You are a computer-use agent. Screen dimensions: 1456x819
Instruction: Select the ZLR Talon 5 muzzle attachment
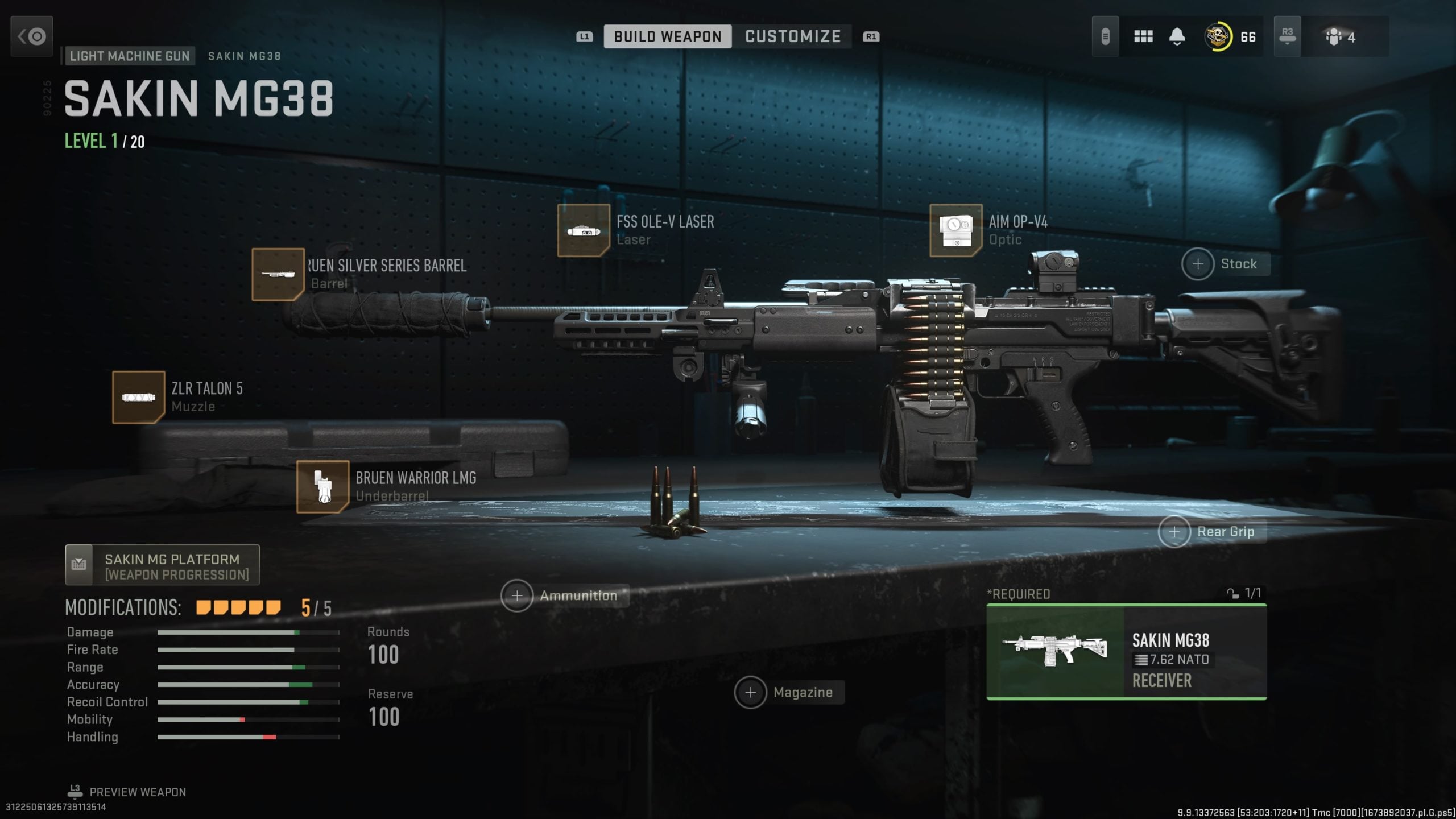(139, 397)
